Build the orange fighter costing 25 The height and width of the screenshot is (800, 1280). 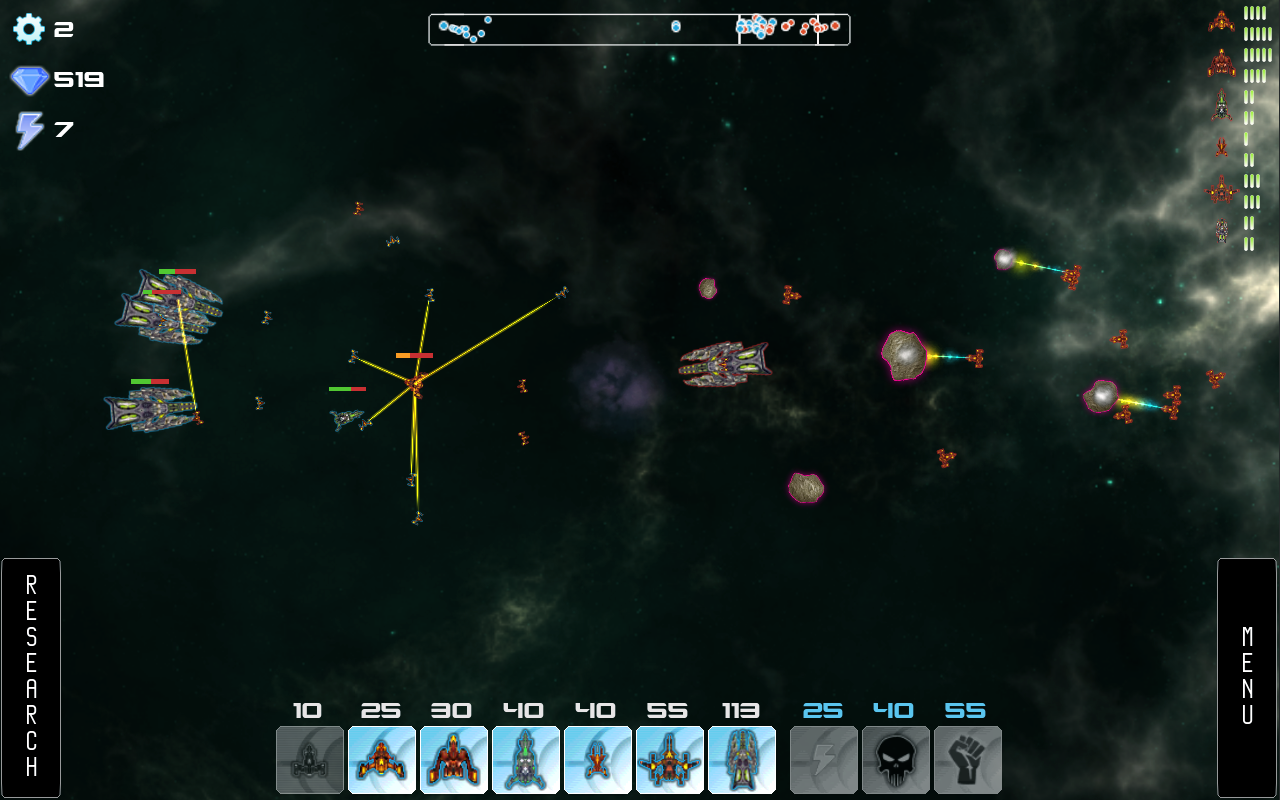(x=382, y=760)
